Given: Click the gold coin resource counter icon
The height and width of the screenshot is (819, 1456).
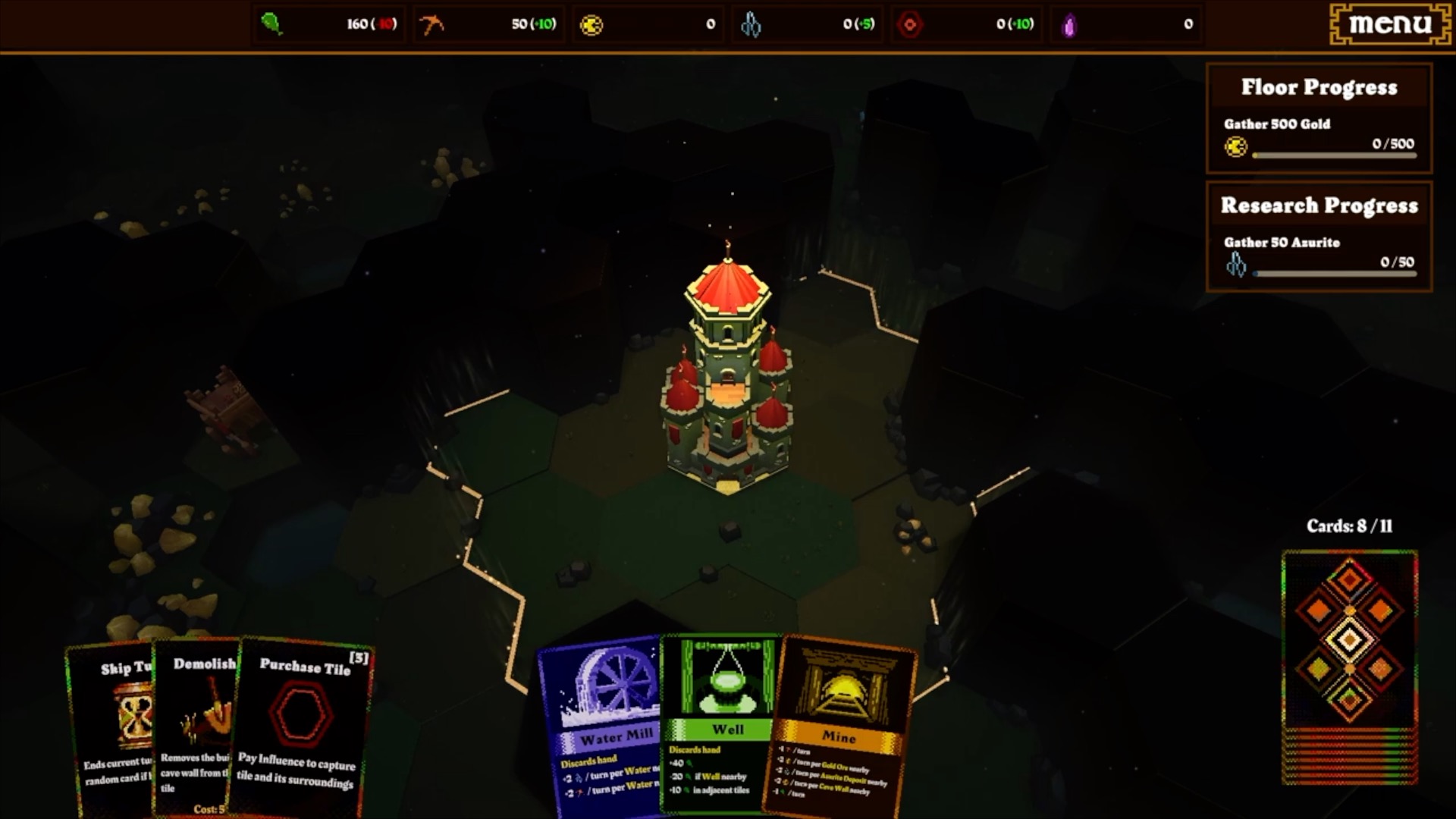Looking at the screenshot, I should click(x=593, y=24).
